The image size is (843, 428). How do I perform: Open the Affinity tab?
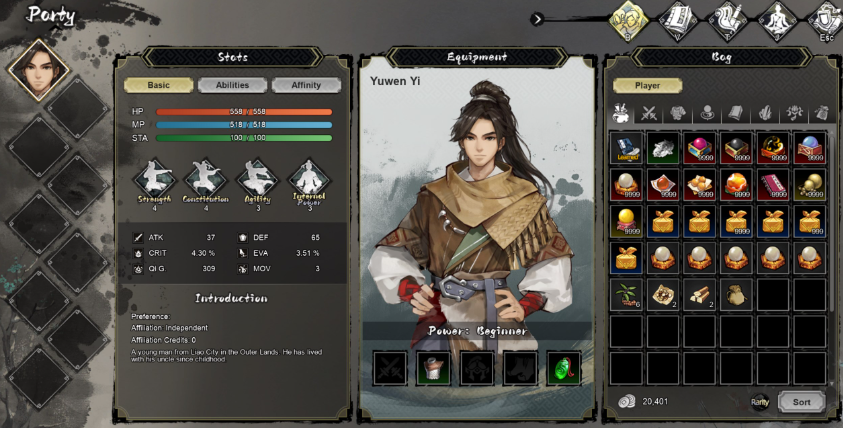[x=306, y=86]
